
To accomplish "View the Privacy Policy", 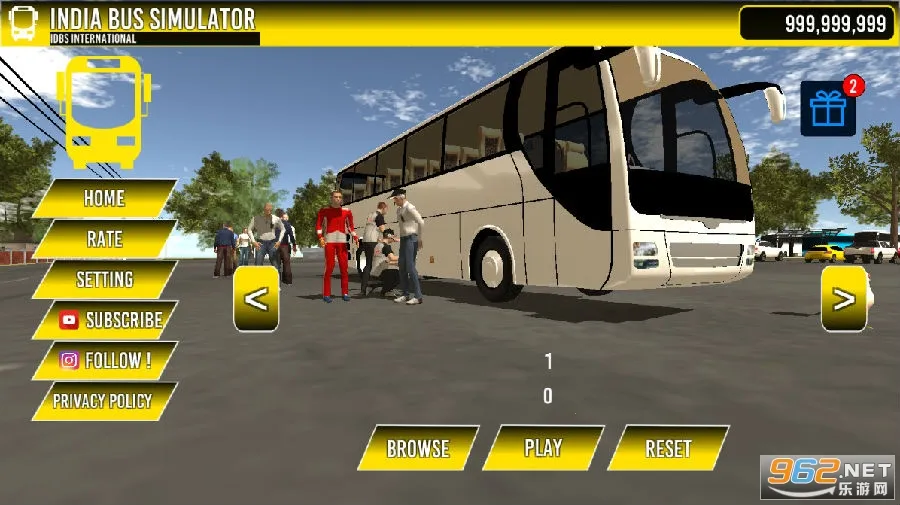I will [x=103, y=401].
